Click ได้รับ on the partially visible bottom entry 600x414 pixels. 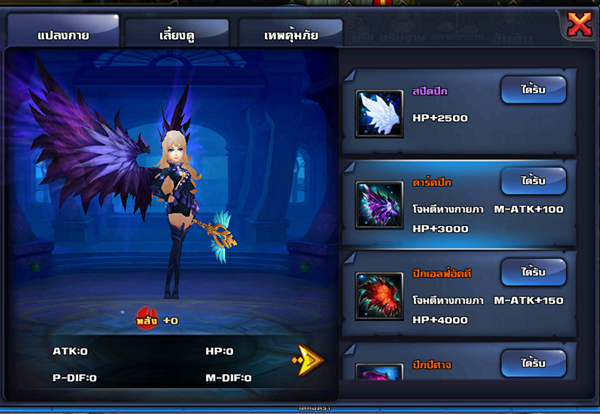532,362
